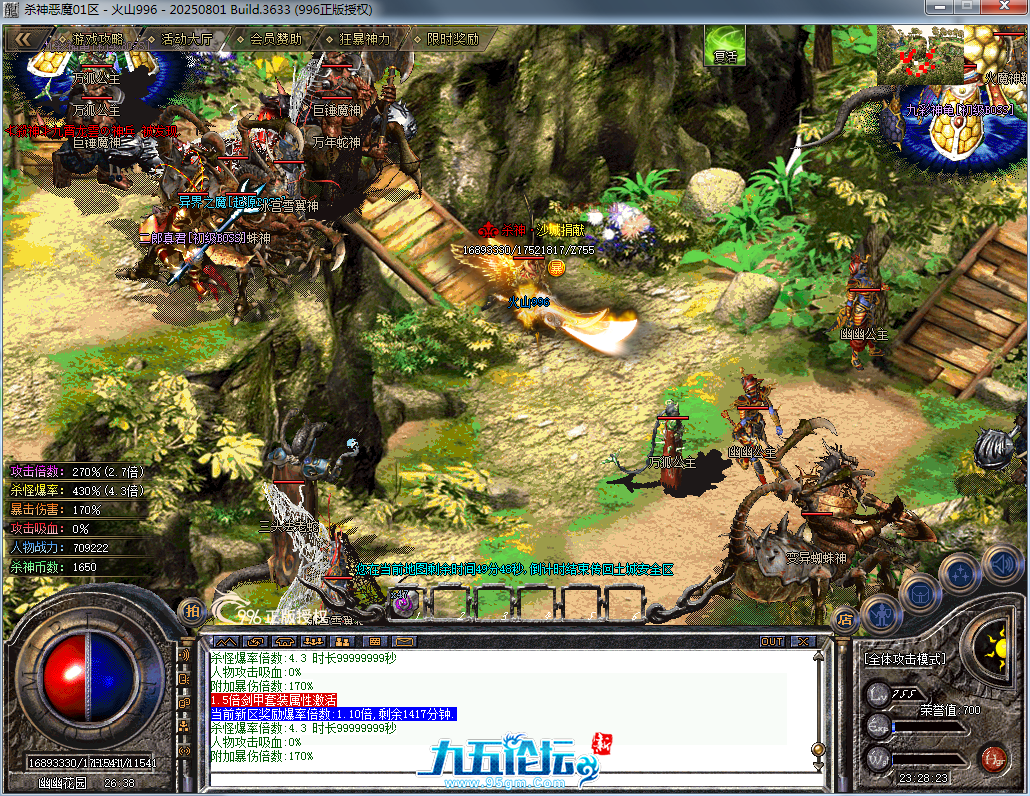The height and width of the screenshot is (796, 1030).
Task: Open the 店 shop button
Action: (844, 619)
